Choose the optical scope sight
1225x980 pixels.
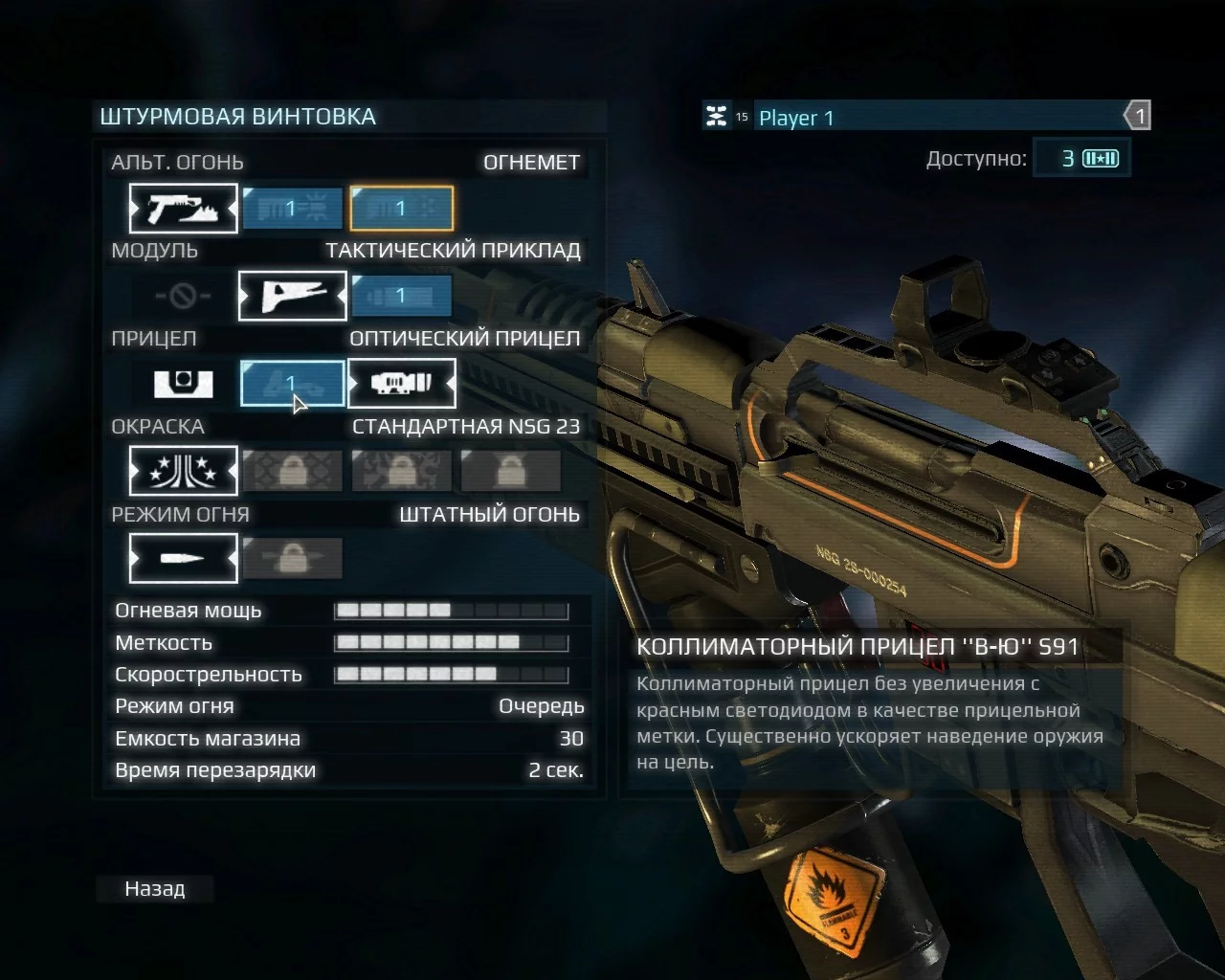pos(402,384)
